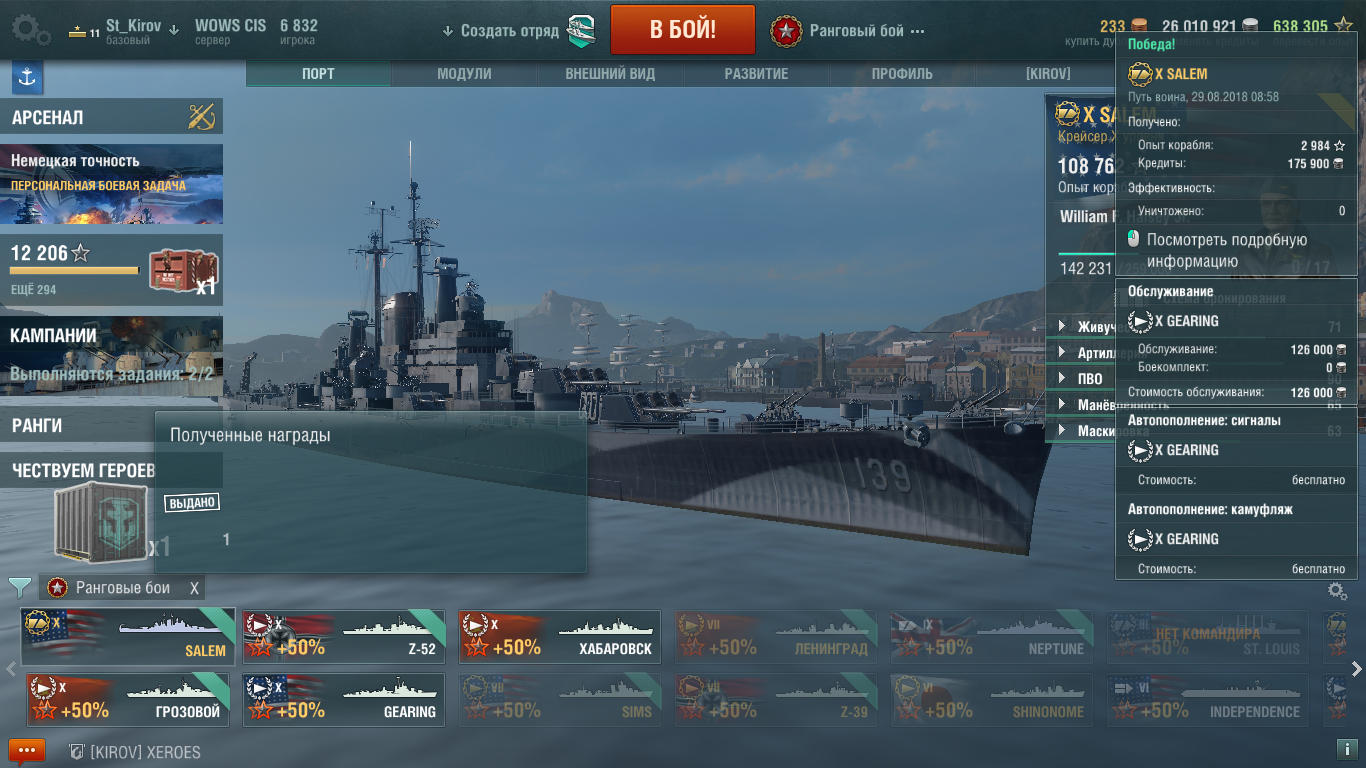The image size is (1366, 768).
Task: Open the АРСЕНАЛ panel
Action: click(x=111, y=117)
